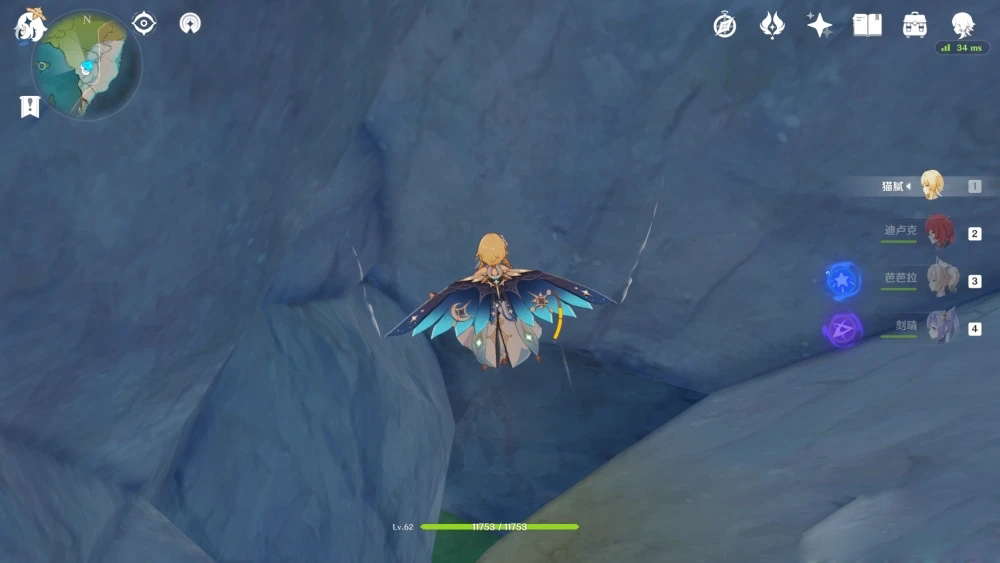Open the backpack inventory

click(x=915, y=25)
